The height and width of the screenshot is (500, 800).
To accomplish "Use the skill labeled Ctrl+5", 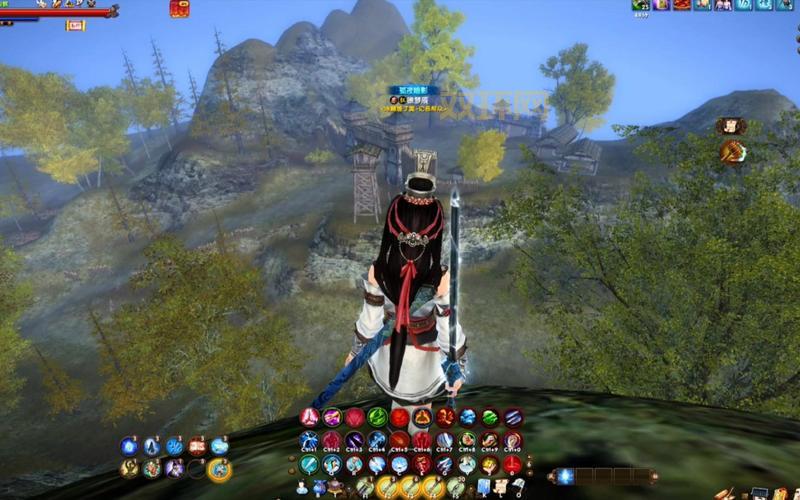I will pos(399,440).
